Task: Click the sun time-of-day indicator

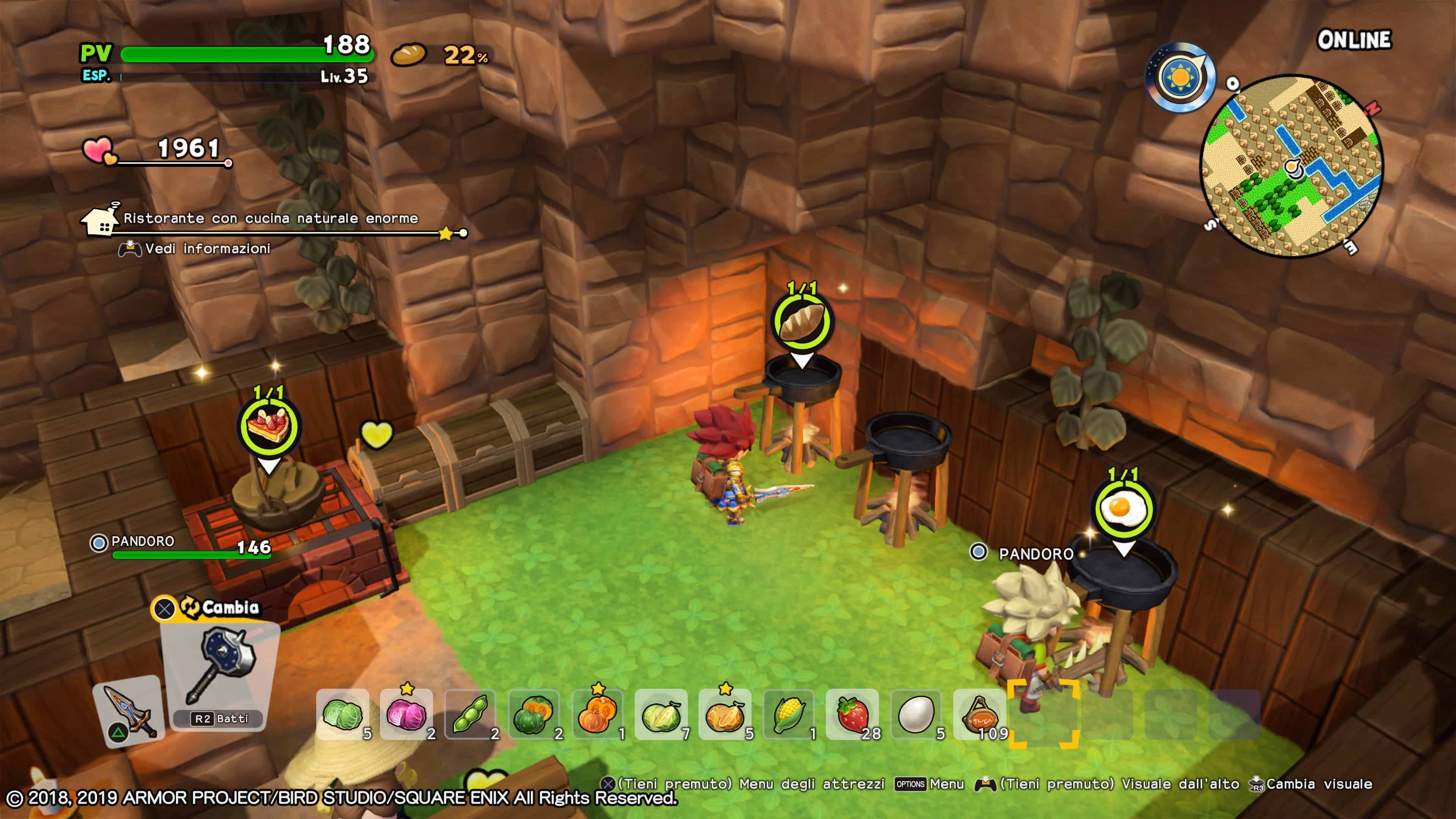Action: 1180,77
